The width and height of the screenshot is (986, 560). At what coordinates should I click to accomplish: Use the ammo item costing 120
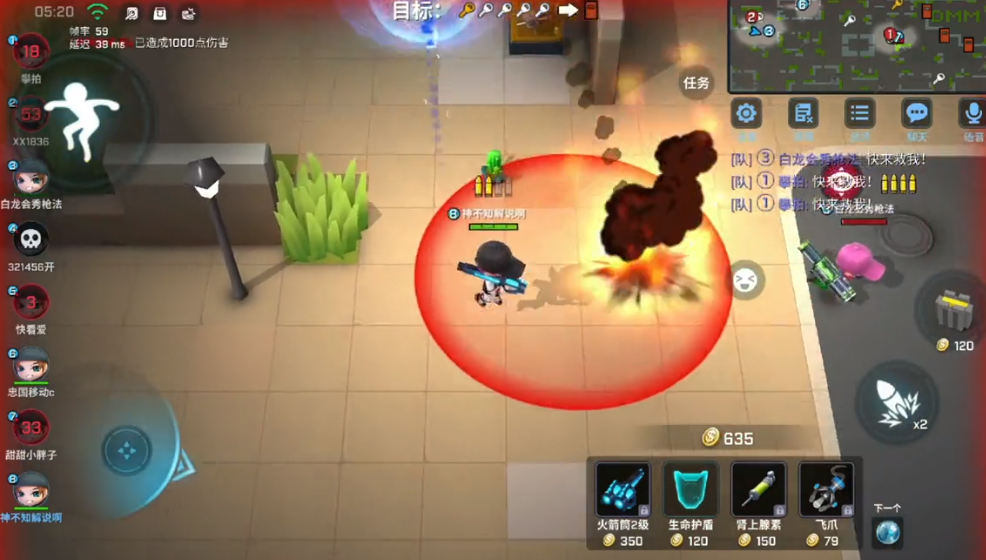955,314
